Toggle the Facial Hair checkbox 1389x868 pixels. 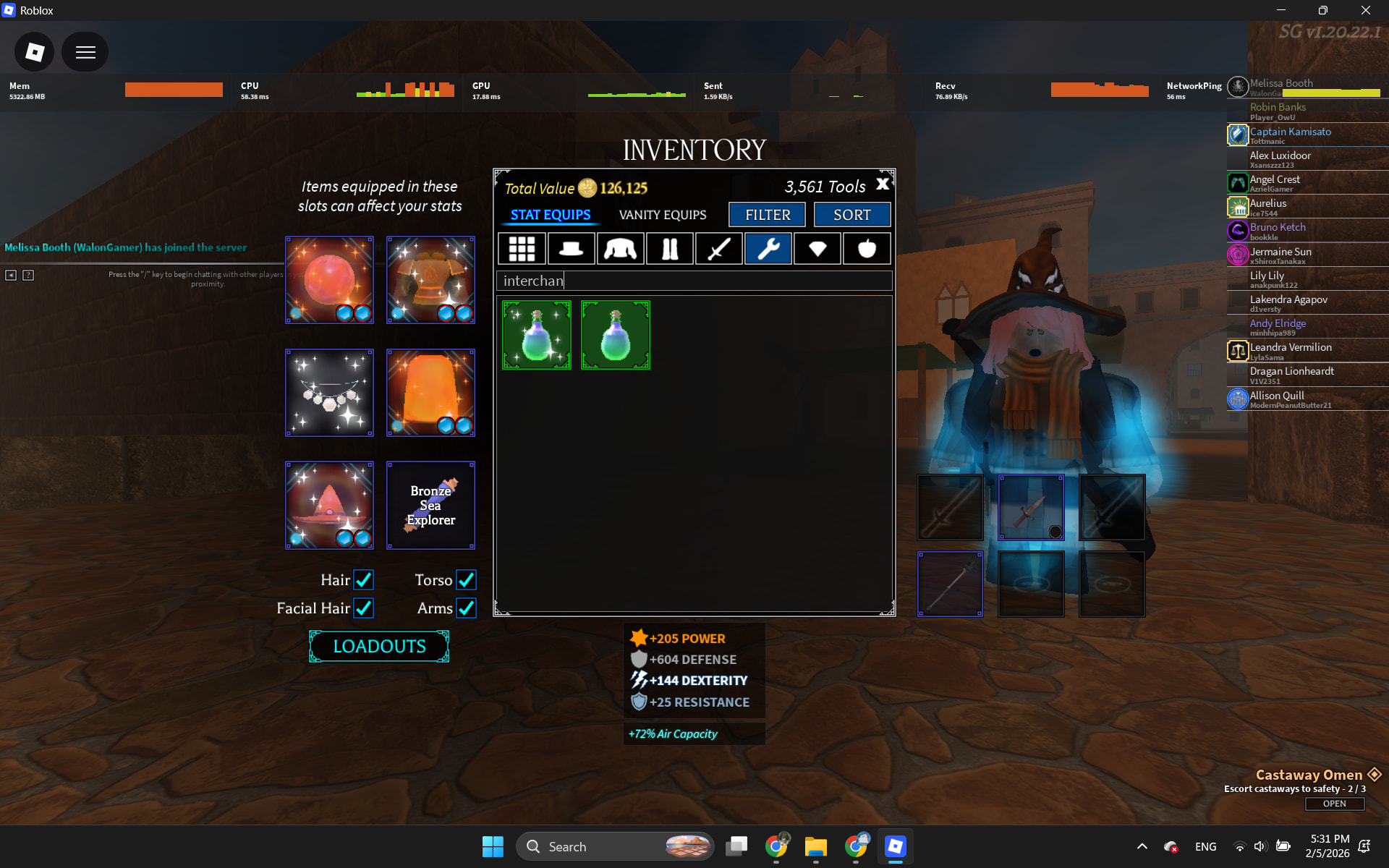363,608
